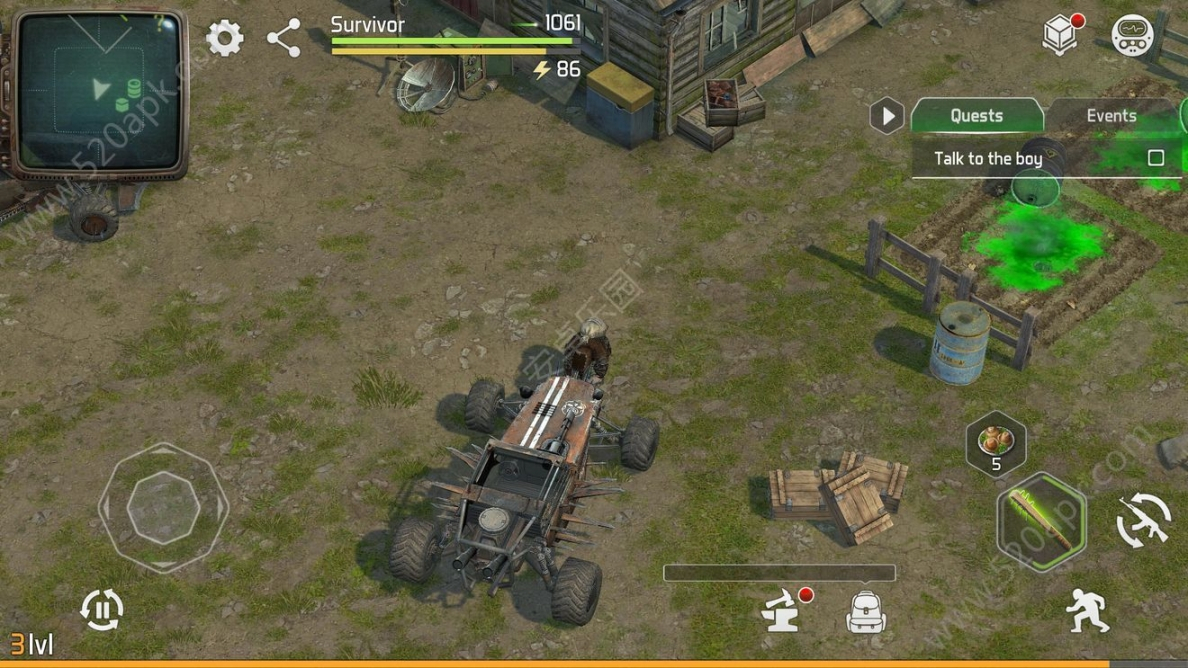Switch to the Quests tab
Viewport: 1188px width, 668px height.
(x=976, y=116)
